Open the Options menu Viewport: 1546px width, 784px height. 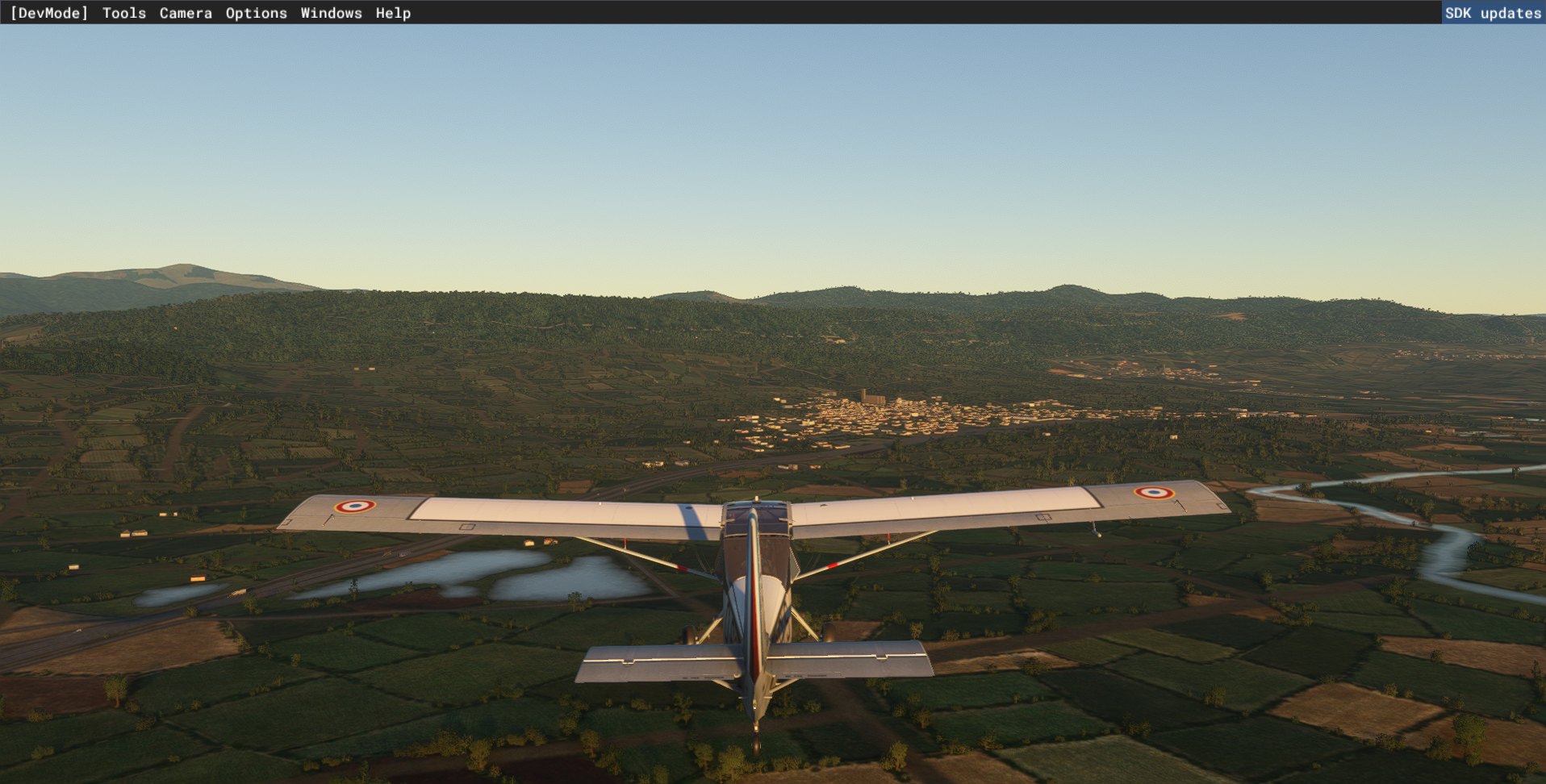tap(256, 13)
